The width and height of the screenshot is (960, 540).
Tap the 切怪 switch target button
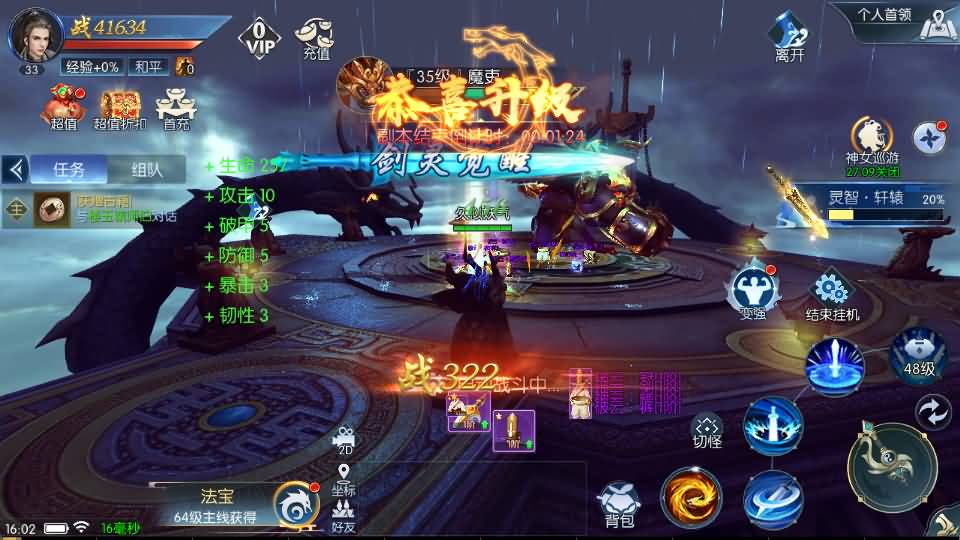pos(707,430)
